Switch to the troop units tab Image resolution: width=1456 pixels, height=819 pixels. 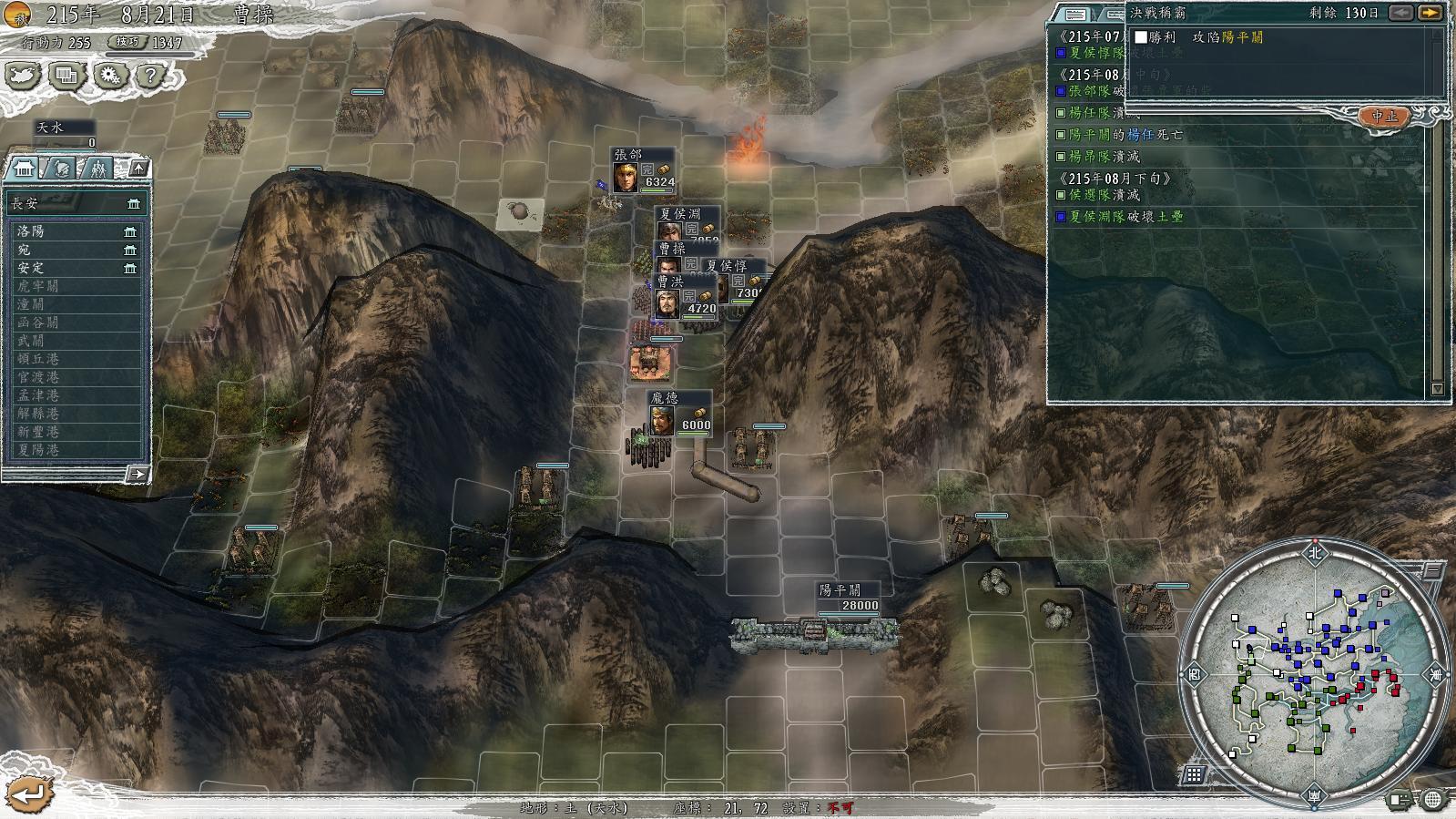point(97,169)
